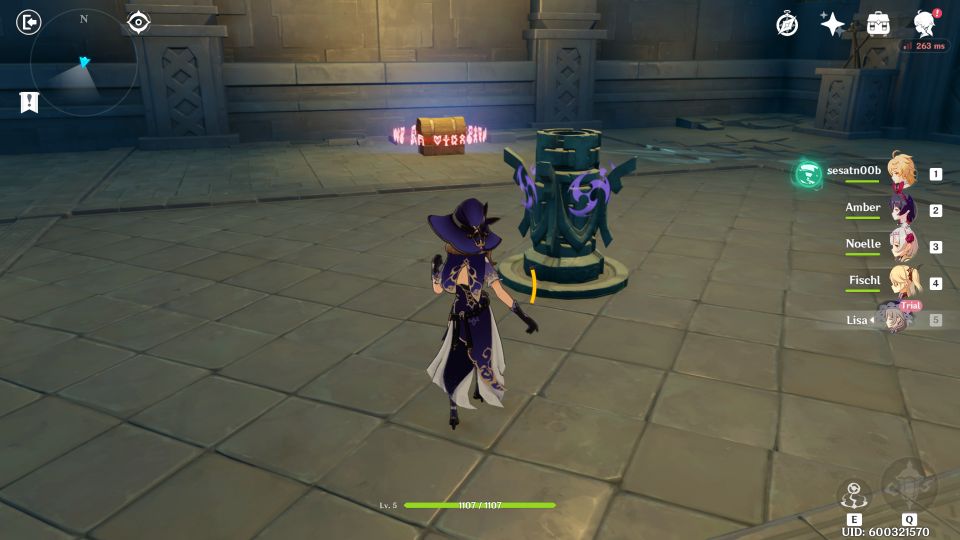
Task: Switch to Fischl
Action: (902, 284)
